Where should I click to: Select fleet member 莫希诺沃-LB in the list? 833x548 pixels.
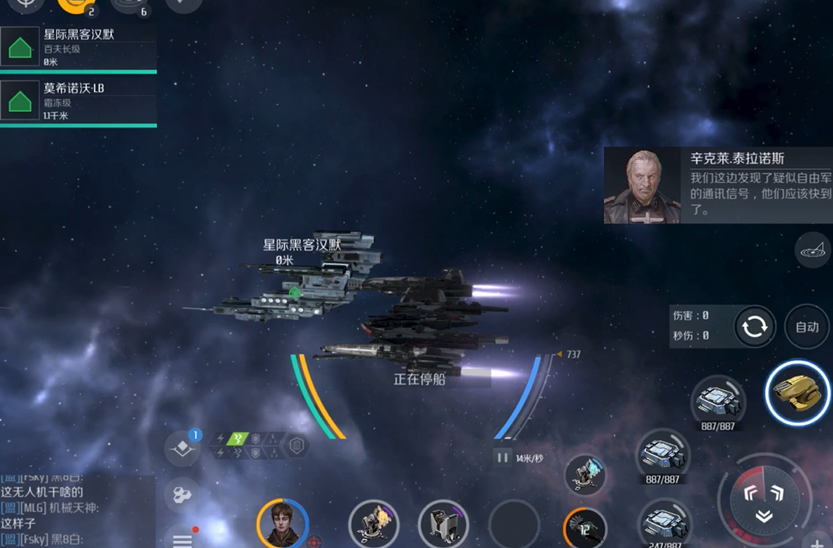(78, 101)
